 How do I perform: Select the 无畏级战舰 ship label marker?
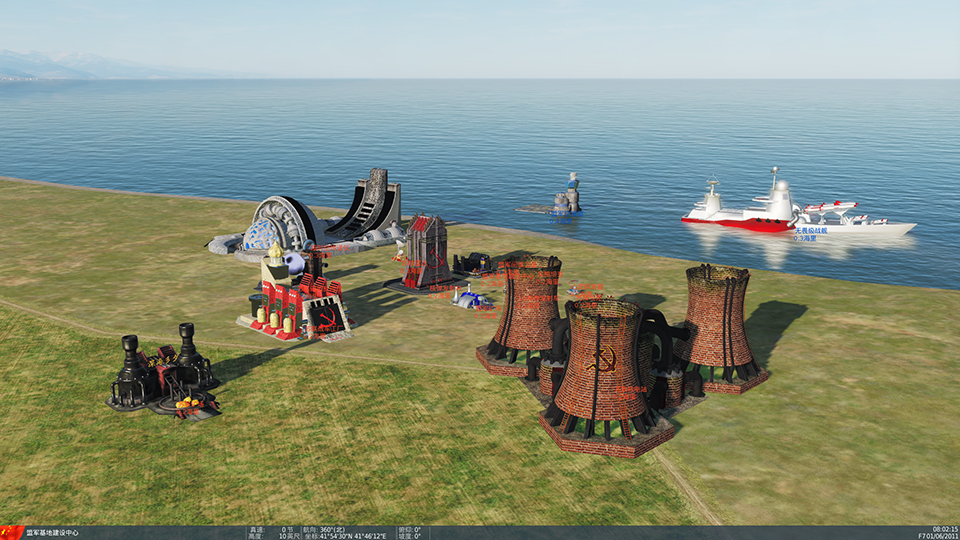(811, 231)
